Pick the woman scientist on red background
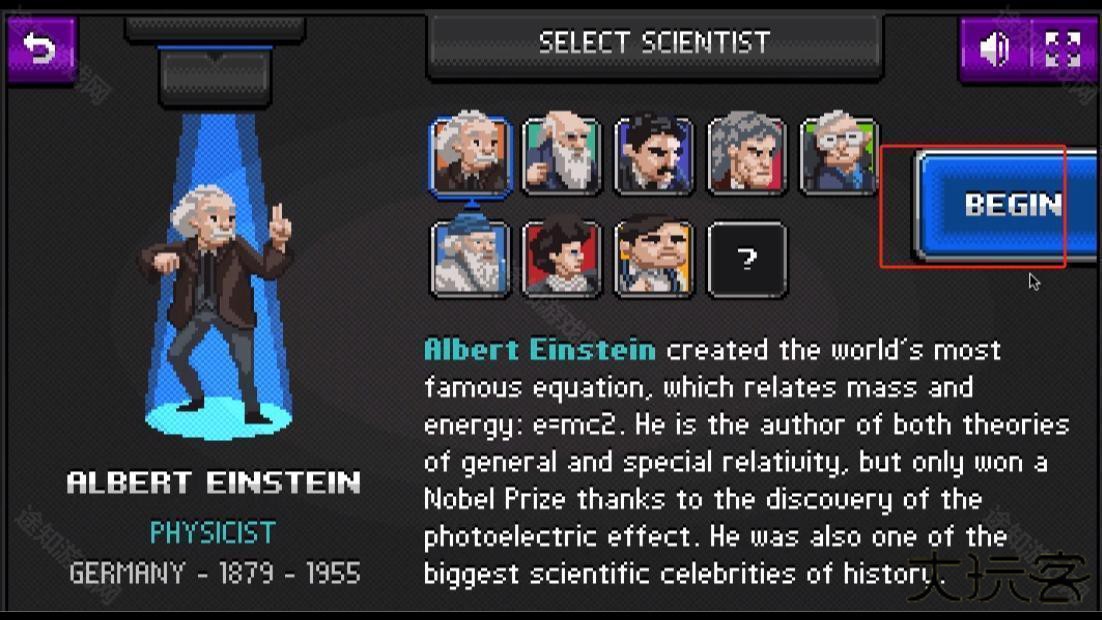The height and width of the screenshot is (620, 1102). pos(563,259)
